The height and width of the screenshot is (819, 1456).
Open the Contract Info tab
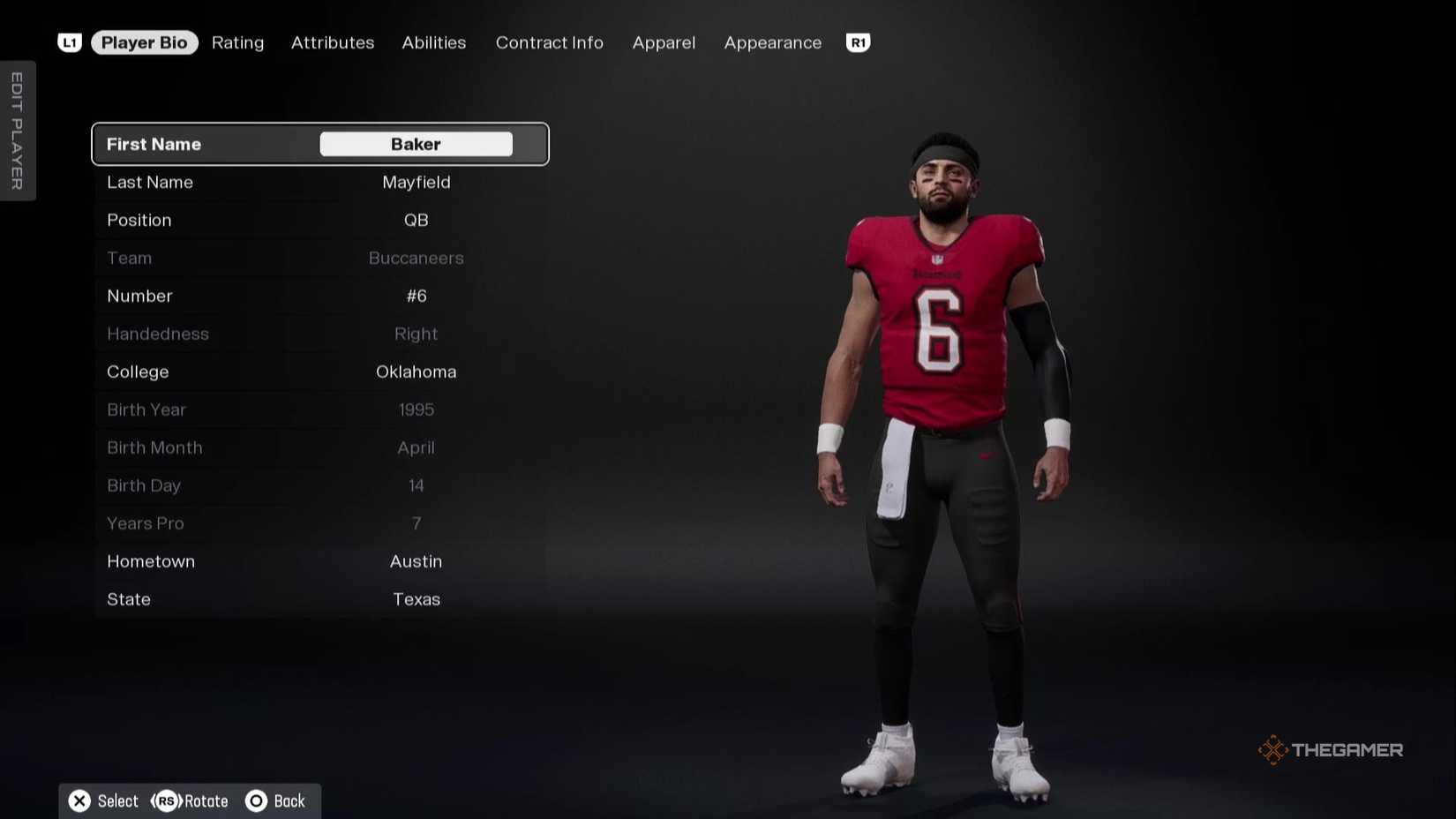pyautogui.click(x=549, y=42)
